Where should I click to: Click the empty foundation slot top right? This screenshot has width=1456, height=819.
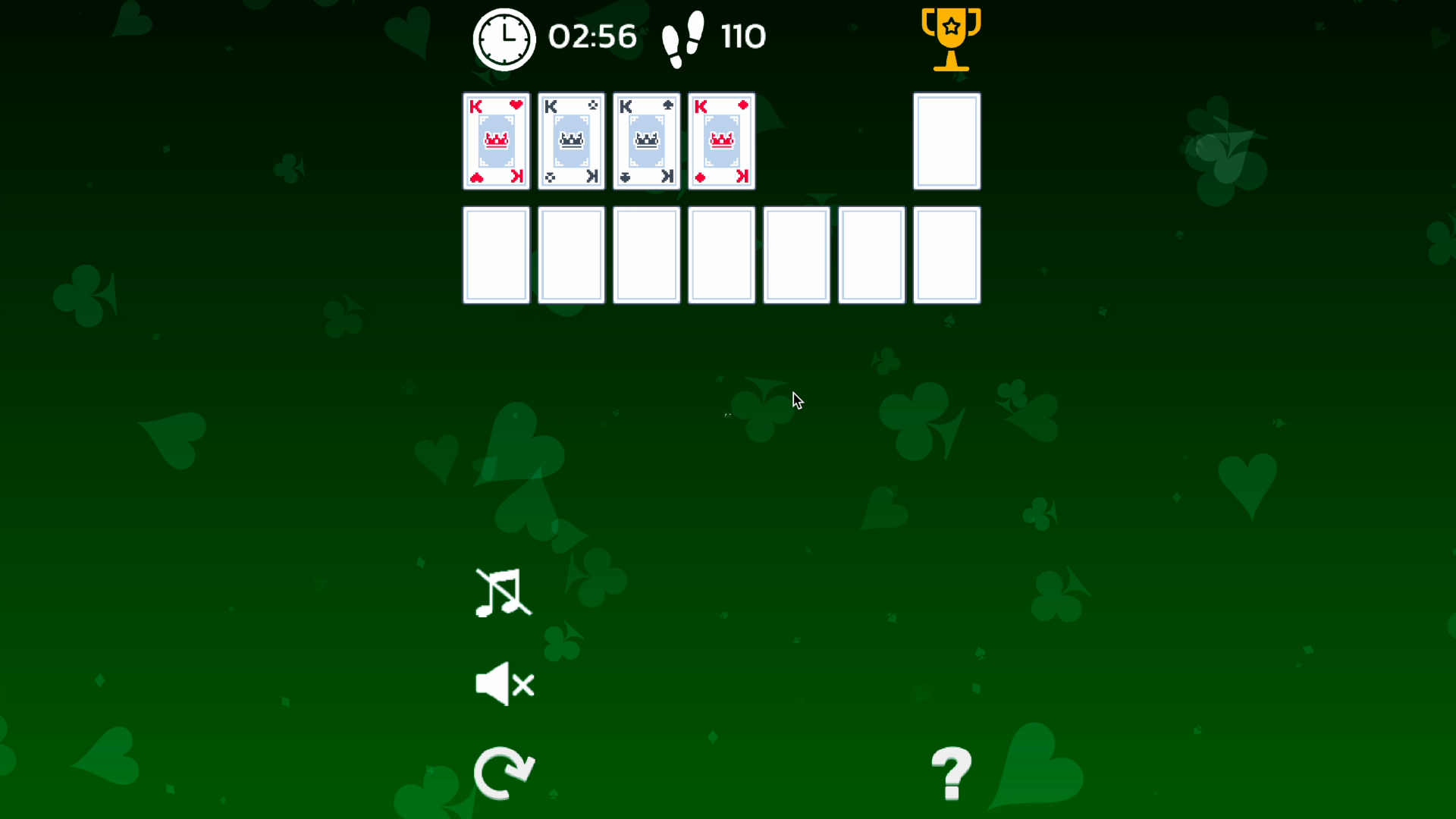point(946,141)
